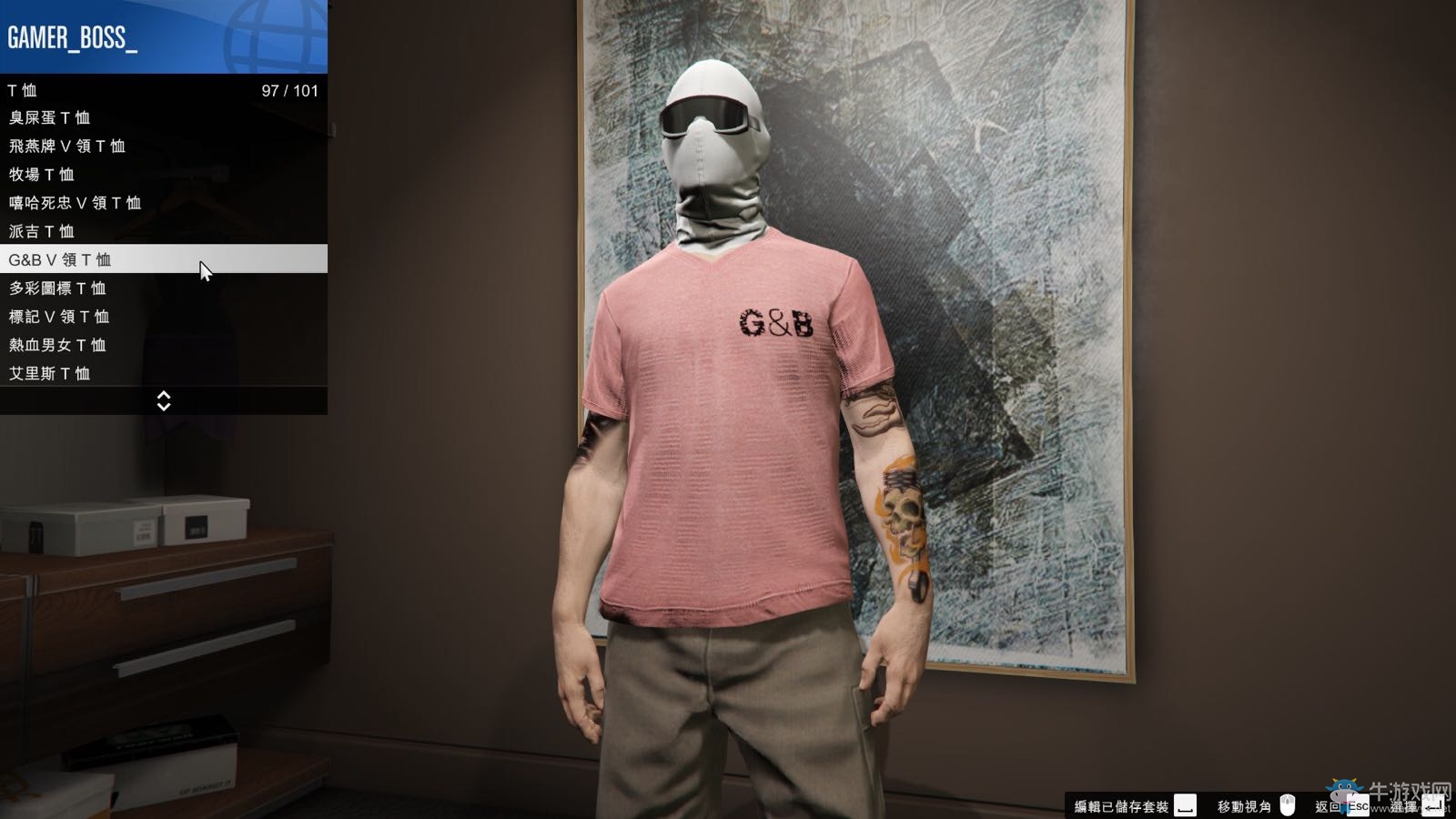Select the 臭屎蛋 T 恤 option

tap(55, 117)
